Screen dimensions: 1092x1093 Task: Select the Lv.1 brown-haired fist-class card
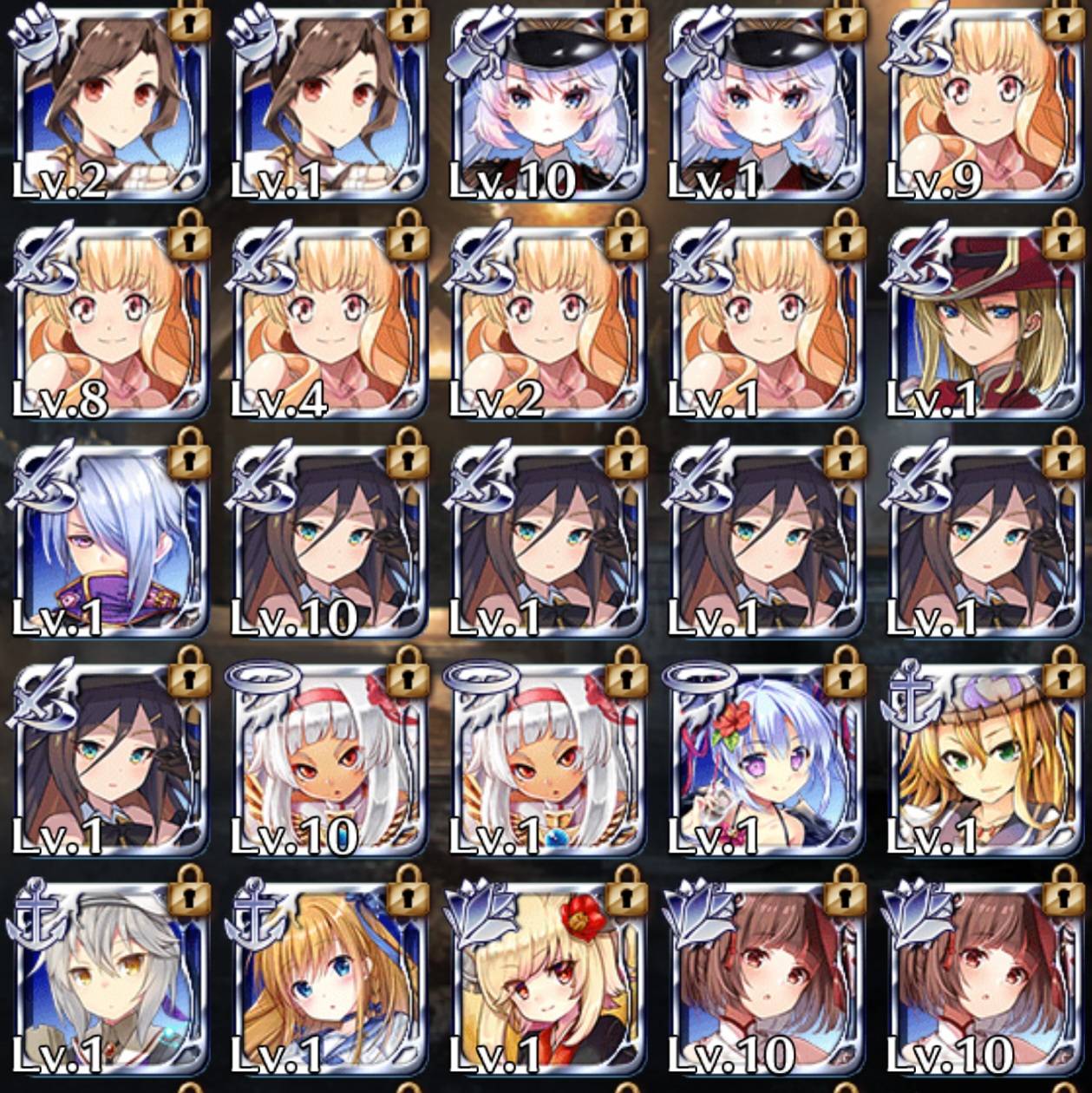[x=329, y=104]
